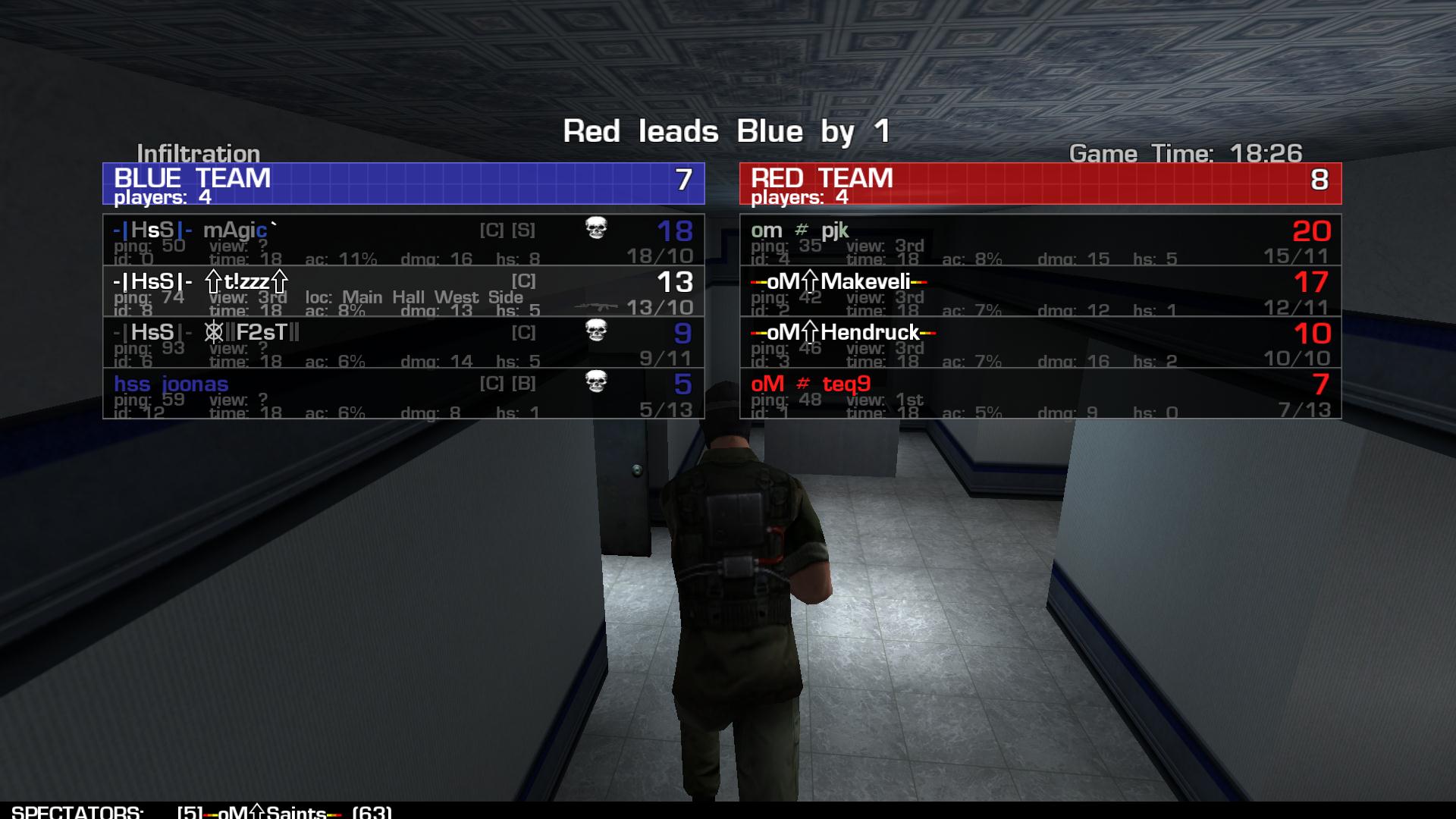
Task: Select the BLUE TEAM header bar
Action: [x=403, y=184]
